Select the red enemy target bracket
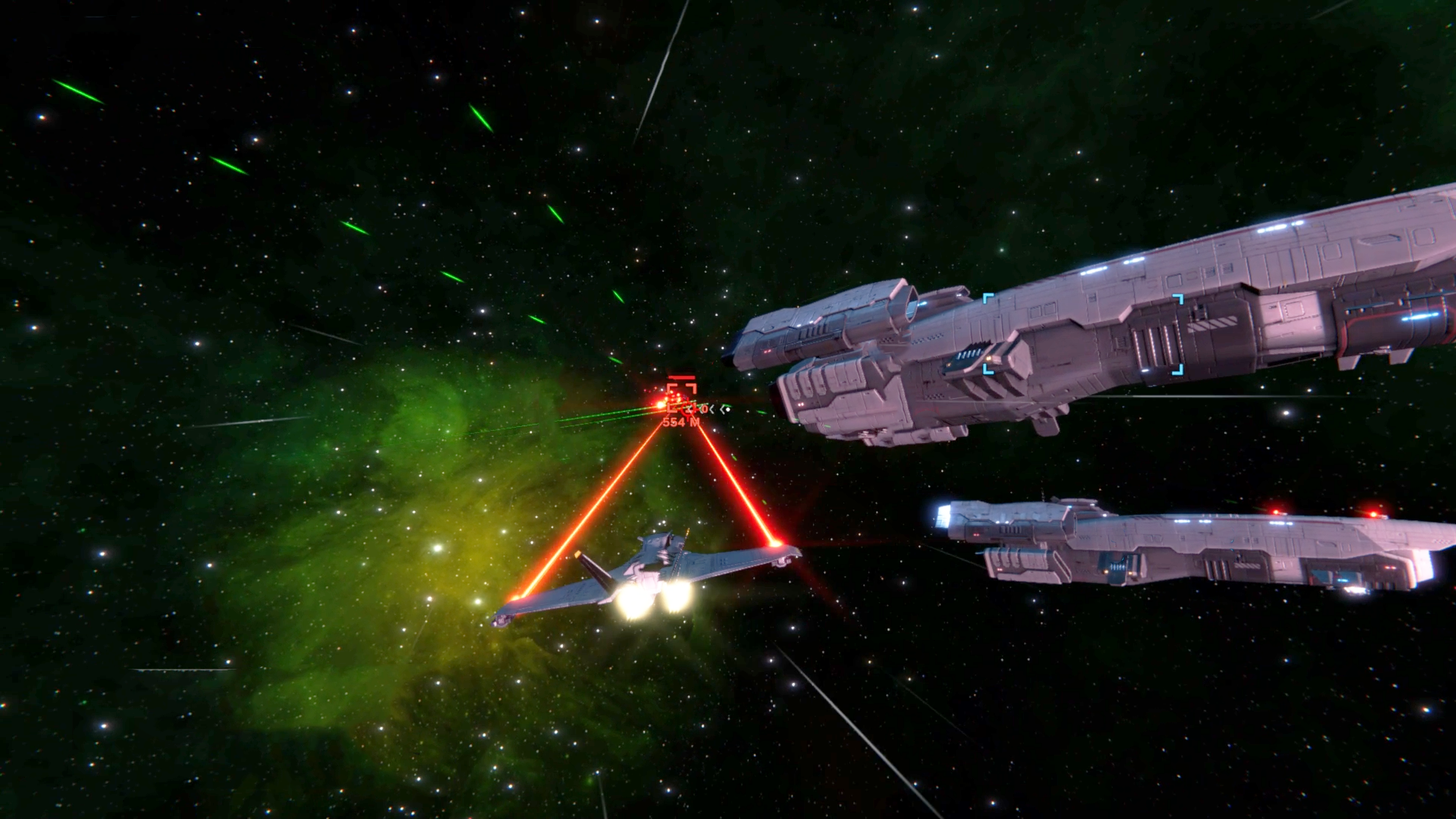1456x819 pixels. (x=681, y=394)
